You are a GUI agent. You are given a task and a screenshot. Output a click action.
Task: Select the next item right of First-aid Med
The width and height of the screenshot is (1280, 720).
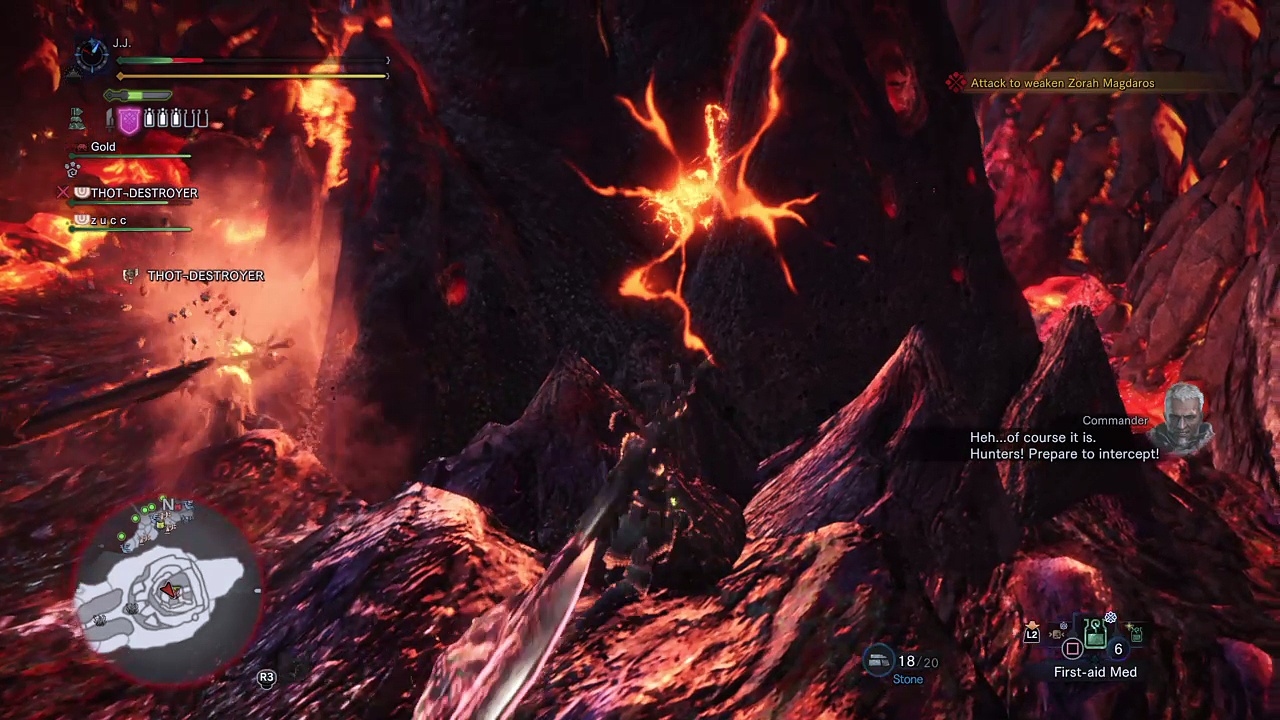[x=1137, y=633]
